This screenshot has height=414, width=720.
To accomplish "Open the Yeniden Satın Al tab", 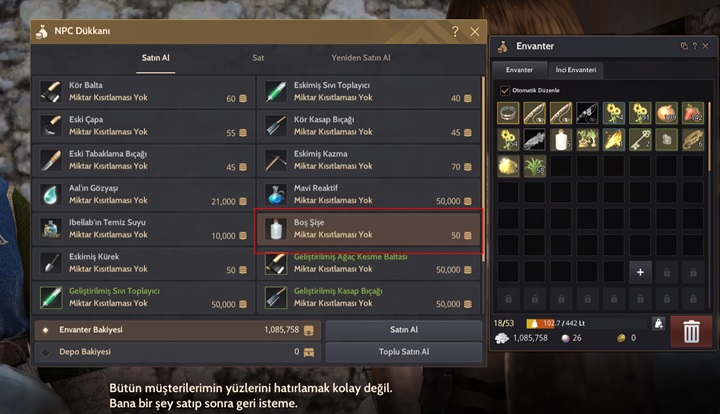I will click(361, 58).
